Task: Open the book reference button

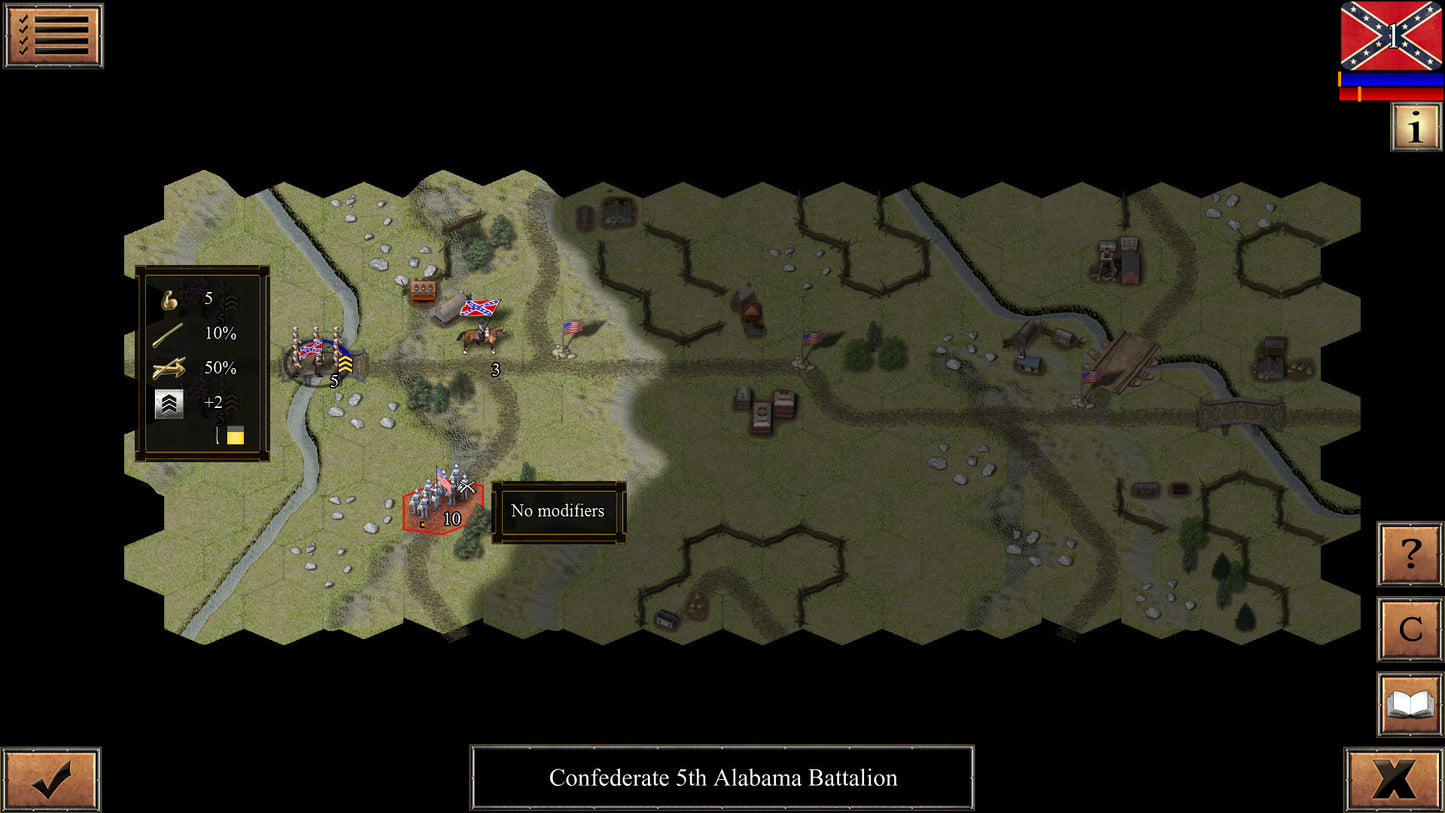Action: click(x=1409, y=704)
